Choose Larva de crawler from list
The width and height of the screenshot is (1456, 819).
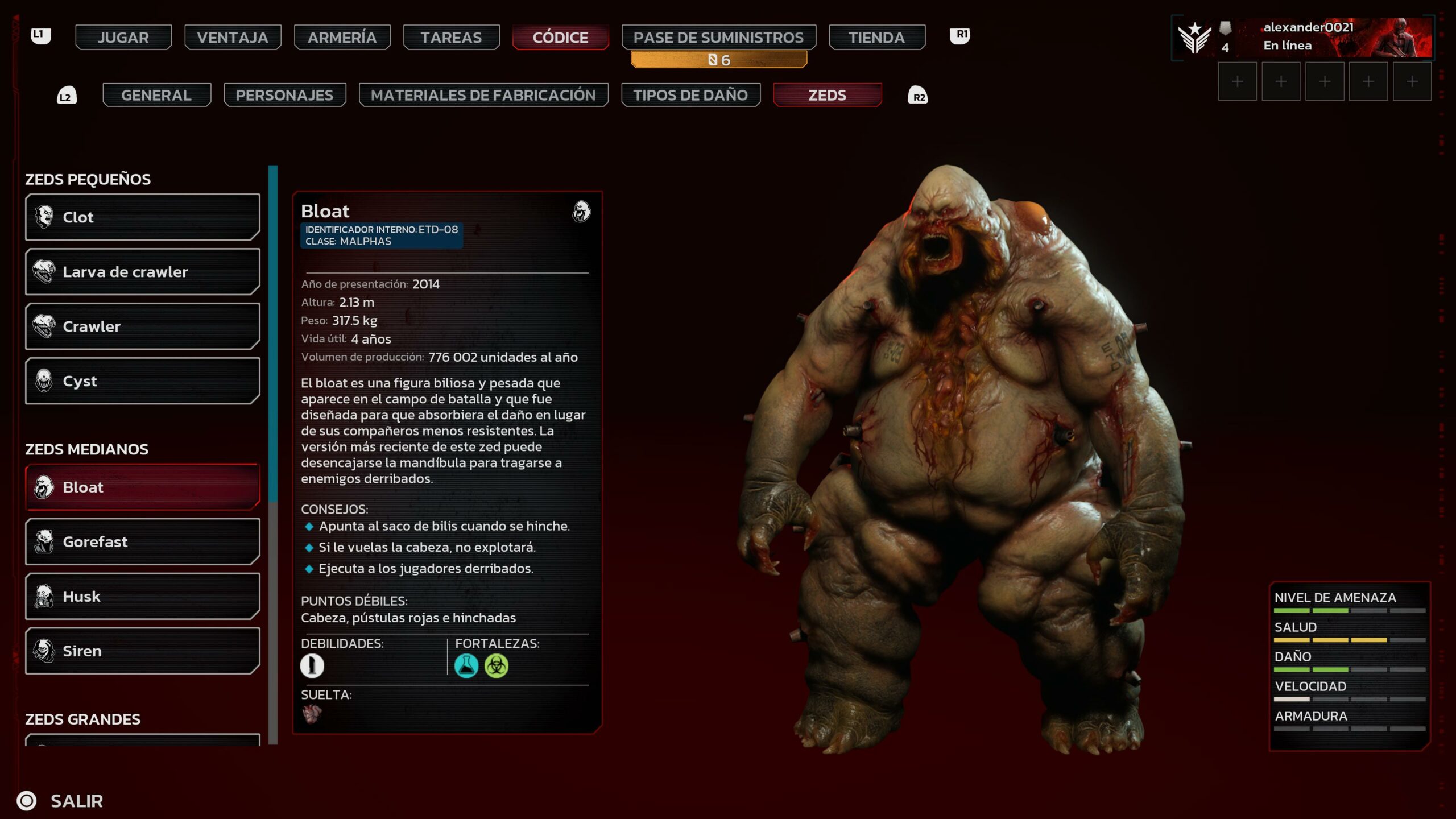[x=142, y=272]
